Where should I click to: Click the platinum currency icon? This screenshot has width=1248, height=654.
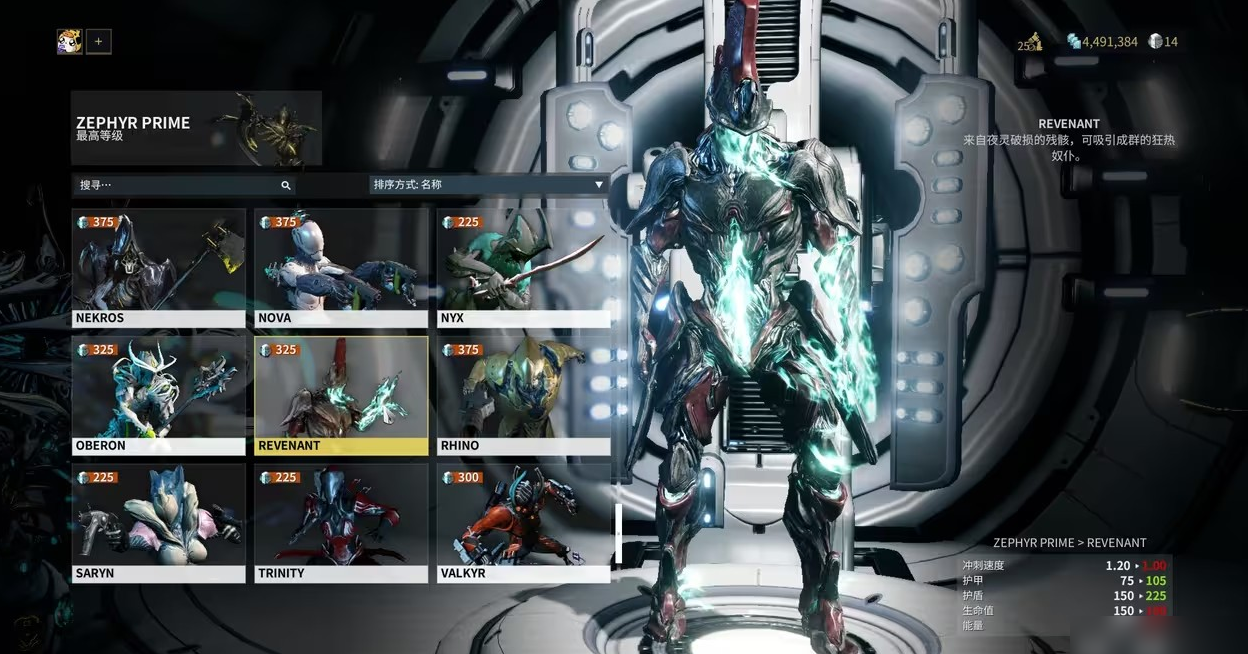tap(1156, 42)
